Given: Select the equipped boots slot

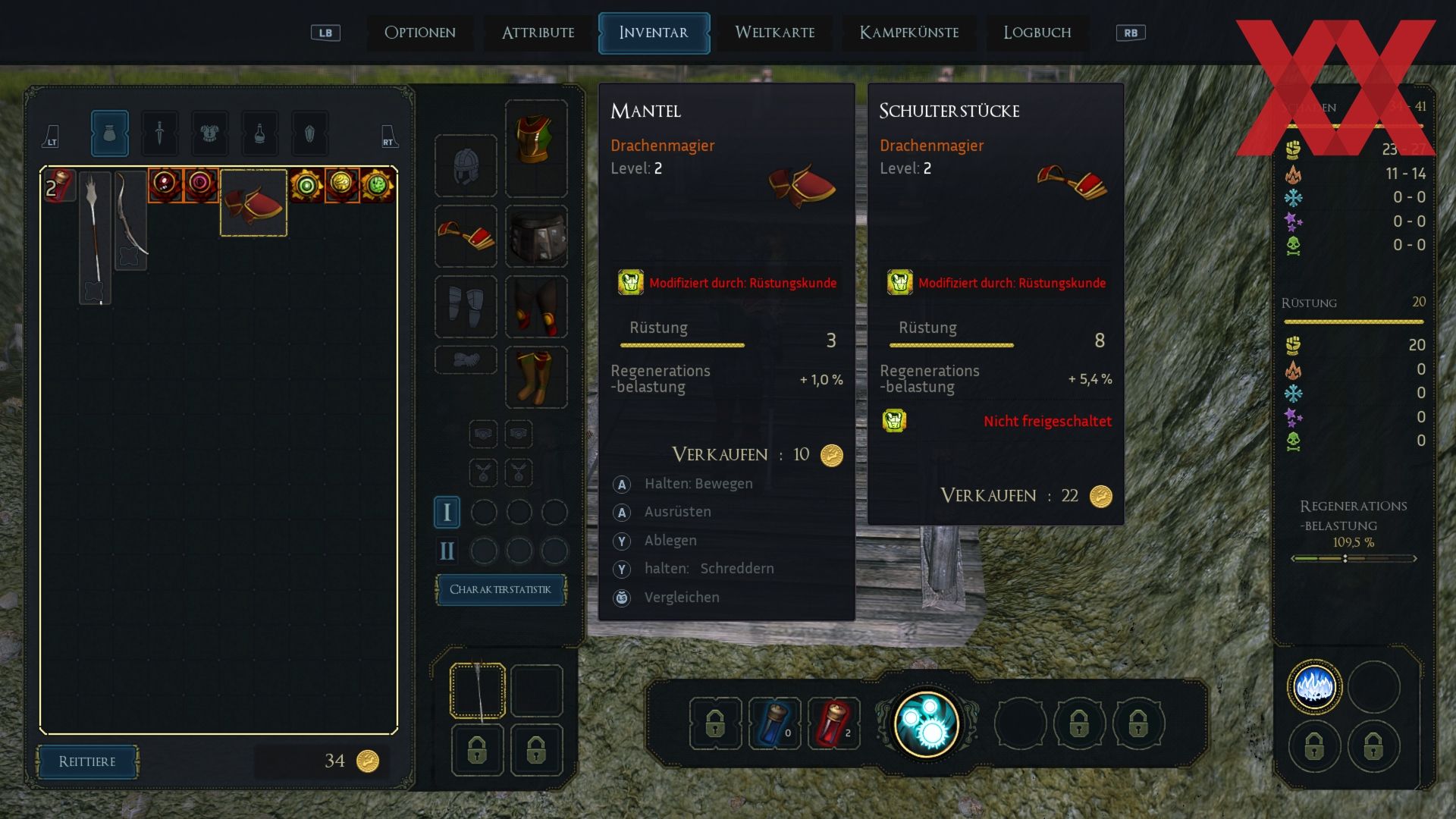Looking at the screenshot, I should coord(536,377).
